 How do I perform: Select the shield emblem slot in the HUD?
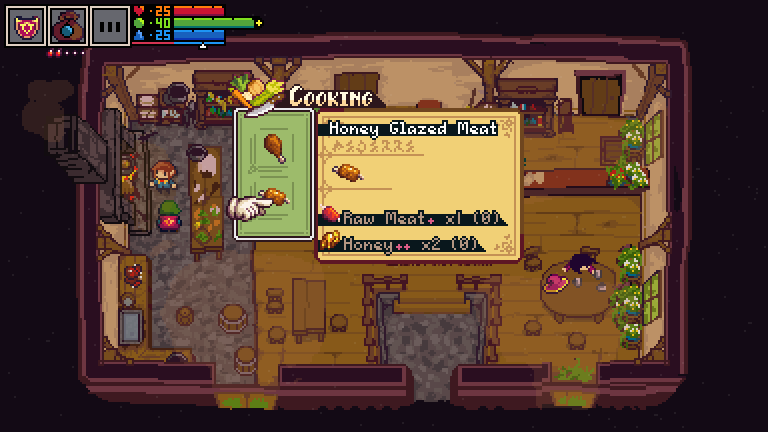(x=25, y=25)
